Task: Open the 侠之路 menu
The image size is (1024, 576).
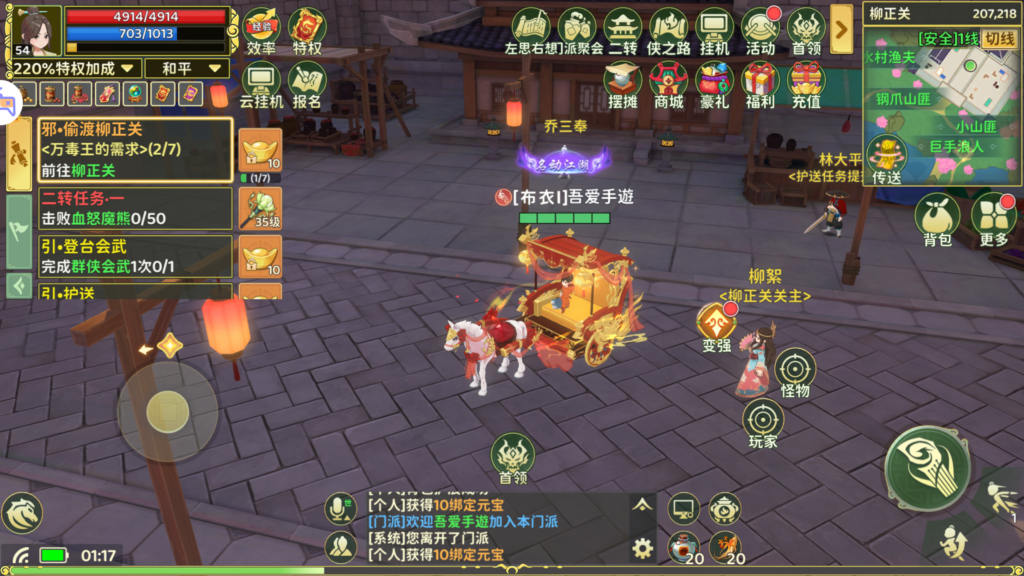Action: 669,30
